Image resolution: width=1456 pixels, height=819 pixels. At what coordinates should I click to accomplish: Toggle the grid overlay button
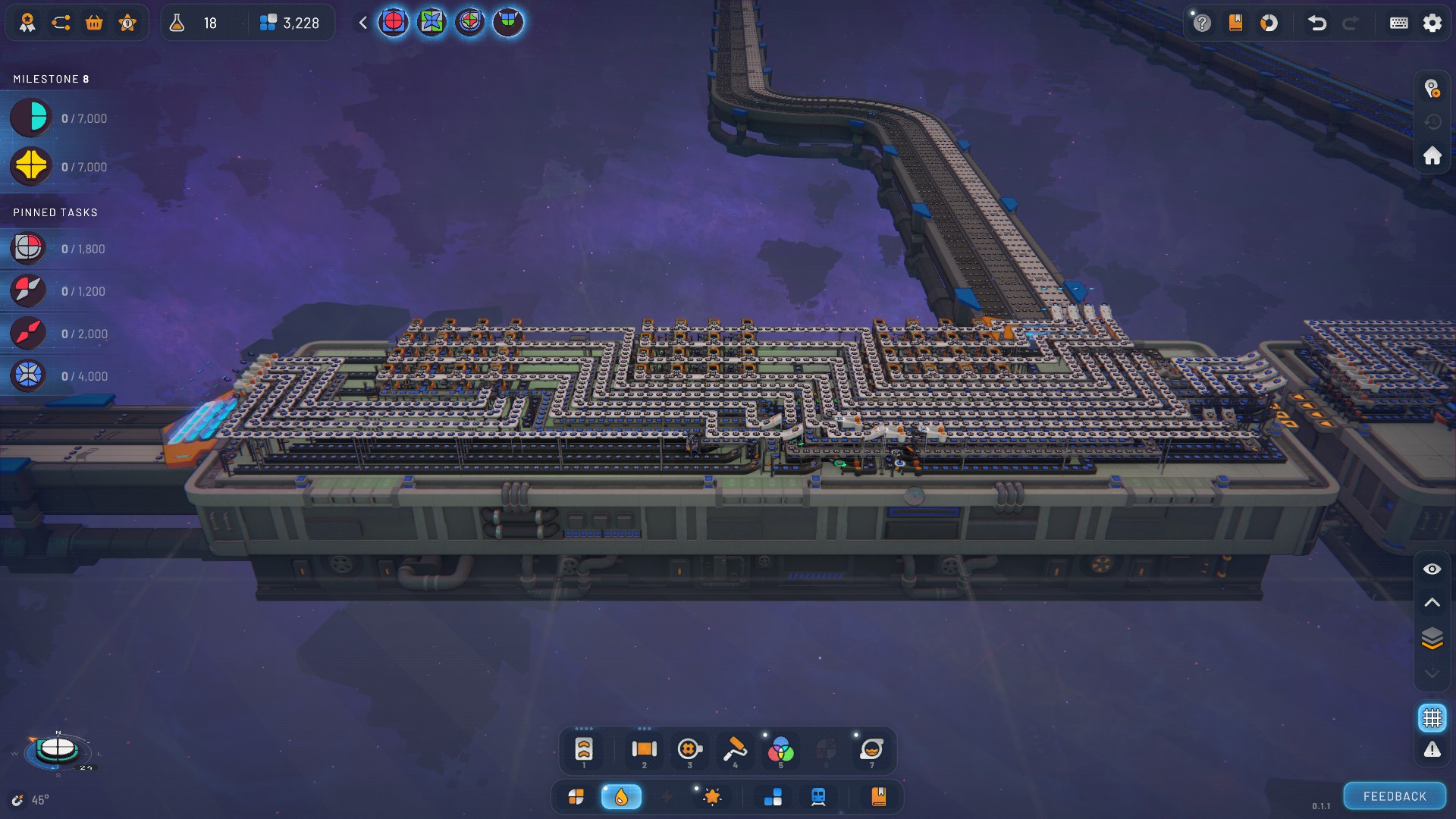click(1432, 717)
